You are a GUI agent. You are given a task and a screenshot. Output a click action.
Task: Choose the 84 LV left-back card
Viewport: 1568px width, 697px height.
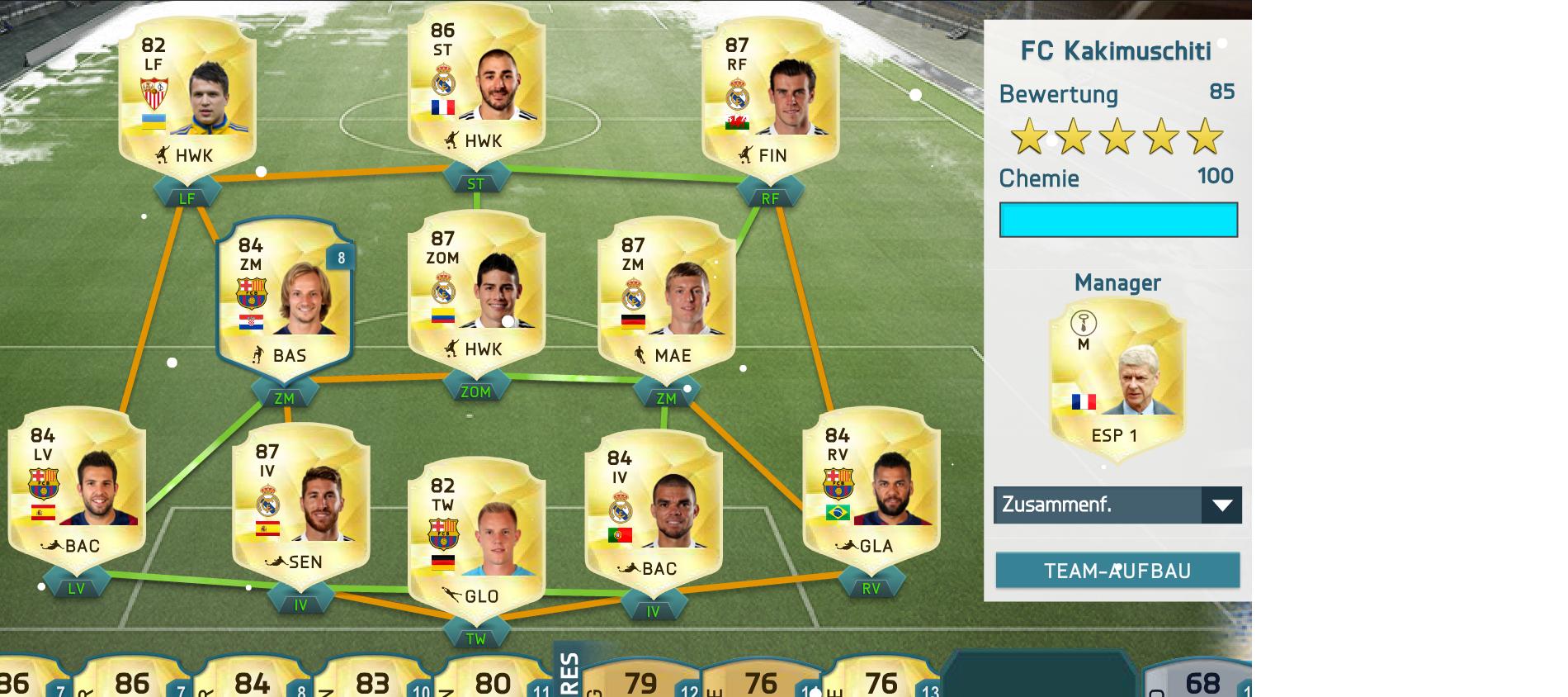77,492
